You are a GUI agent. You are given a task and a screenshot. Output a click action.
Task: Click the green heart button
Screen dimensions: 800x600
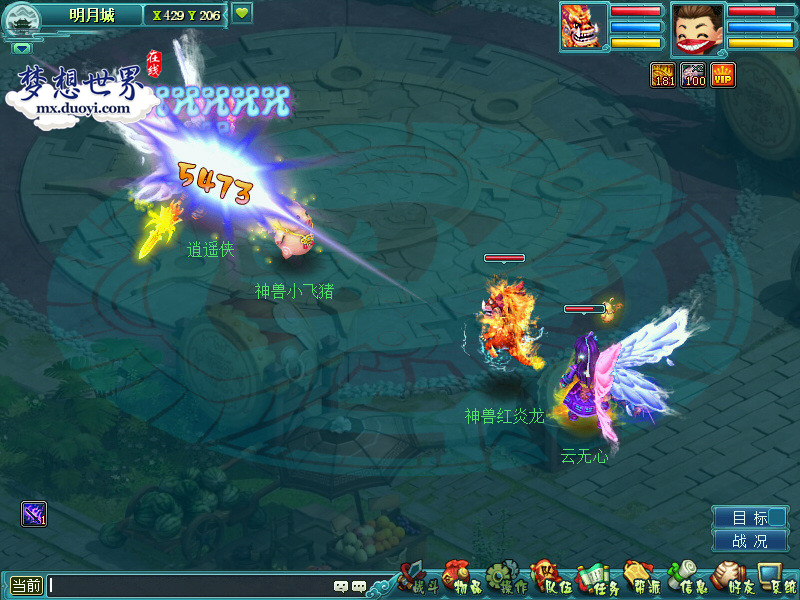(243, 14)
